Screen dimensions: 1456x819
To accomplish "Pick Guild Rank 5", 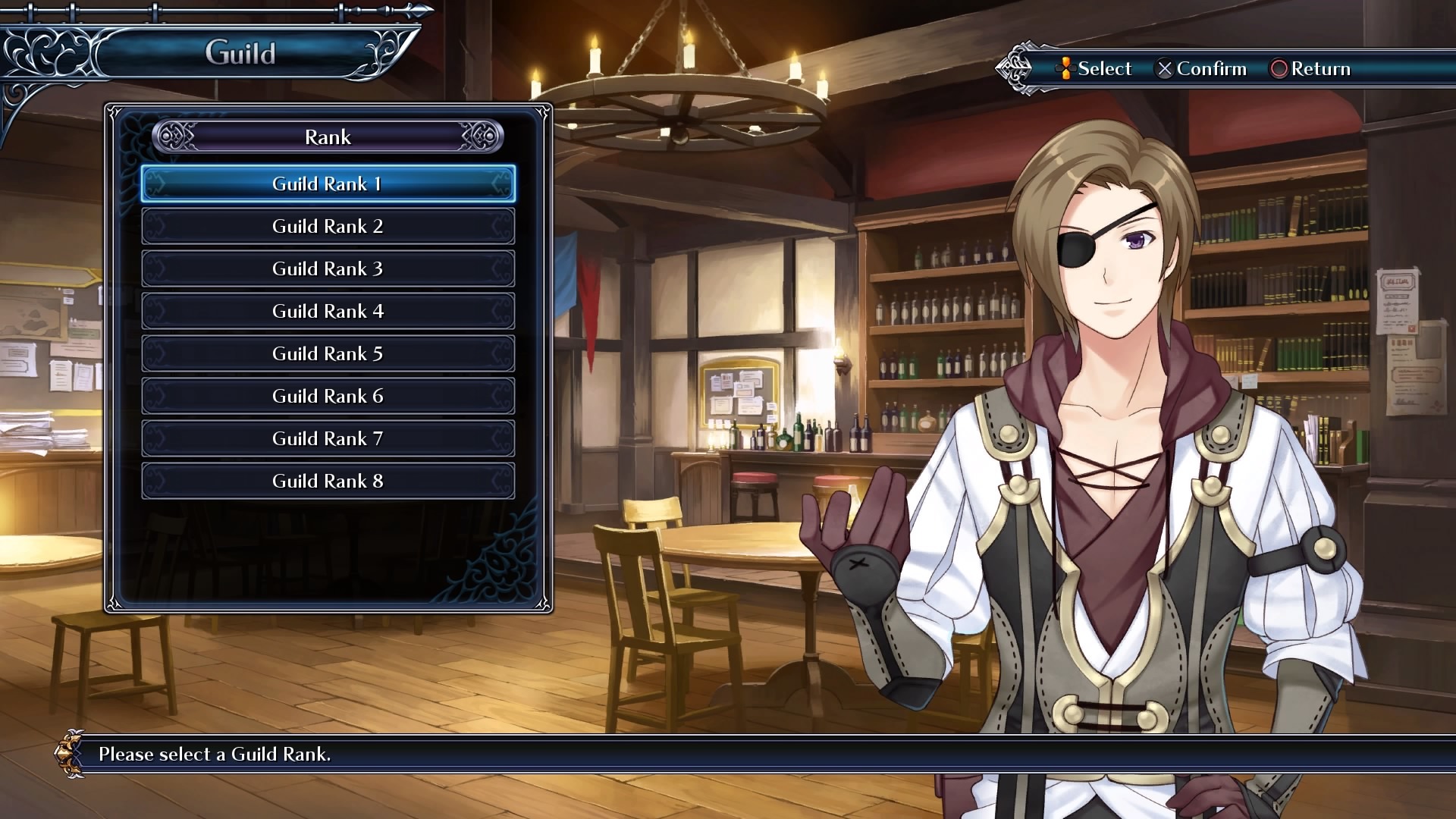I will 328,354.
